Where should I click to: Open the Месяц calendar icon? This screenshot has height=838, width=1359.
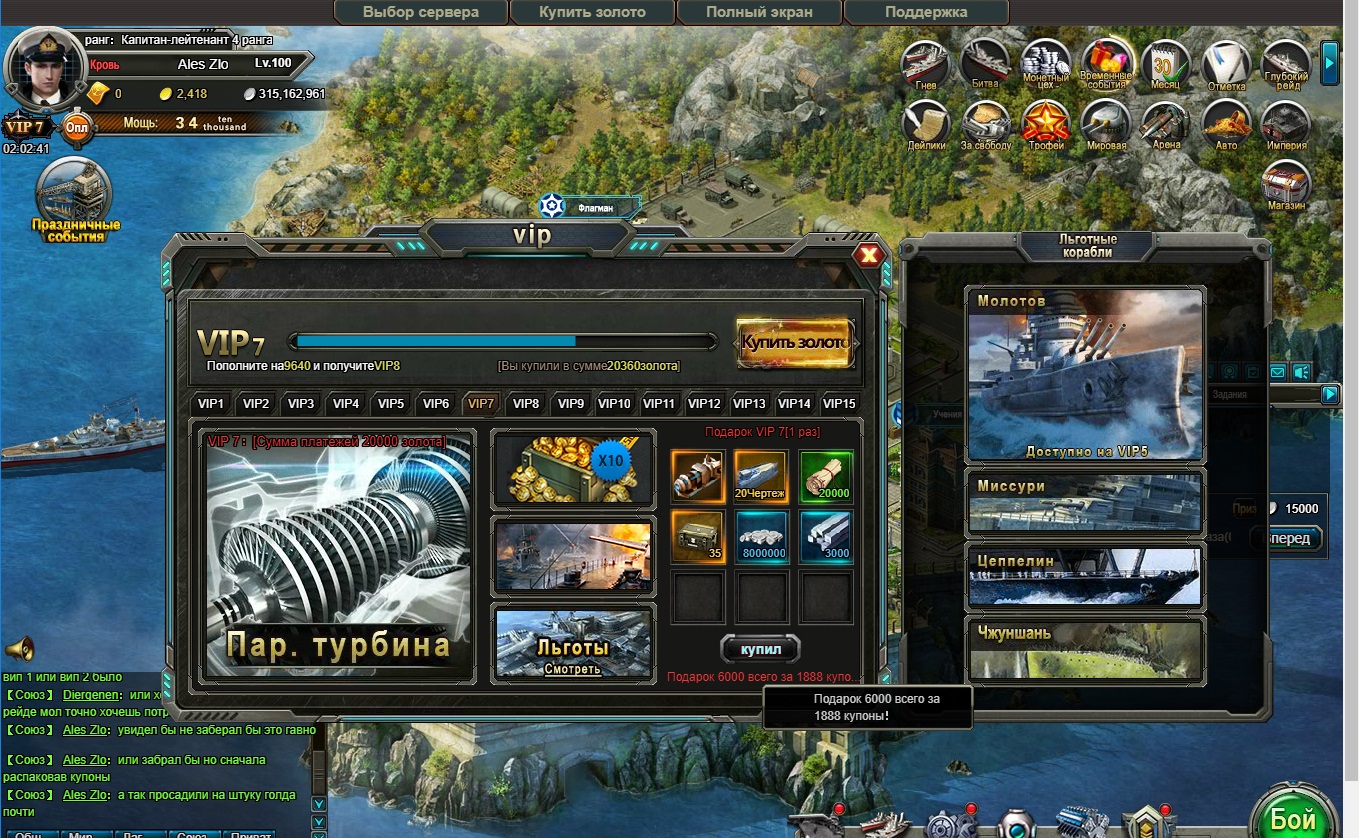point(1165,65)
